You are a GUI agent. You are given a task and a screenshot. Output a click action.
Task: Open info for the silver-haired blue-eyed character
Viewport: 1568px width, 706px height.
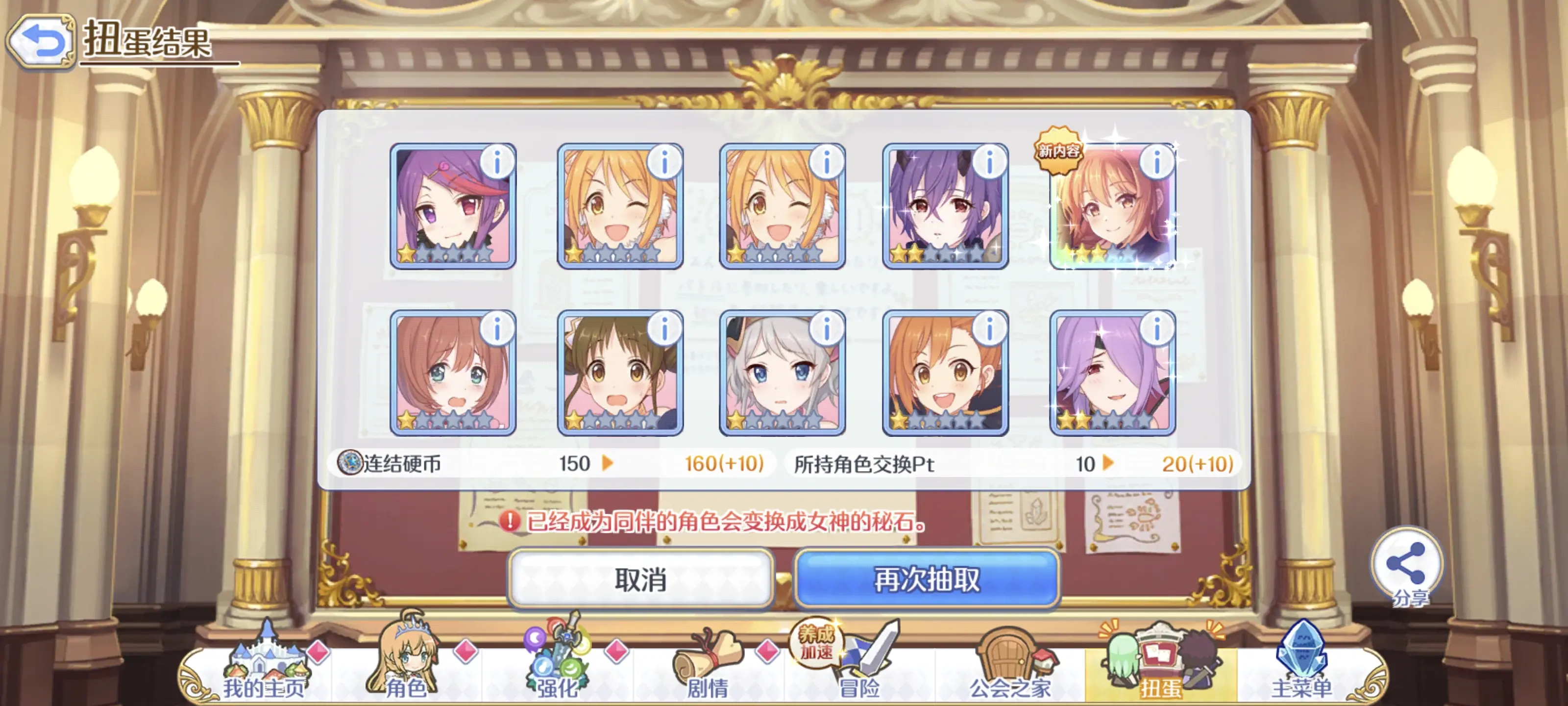826,327
